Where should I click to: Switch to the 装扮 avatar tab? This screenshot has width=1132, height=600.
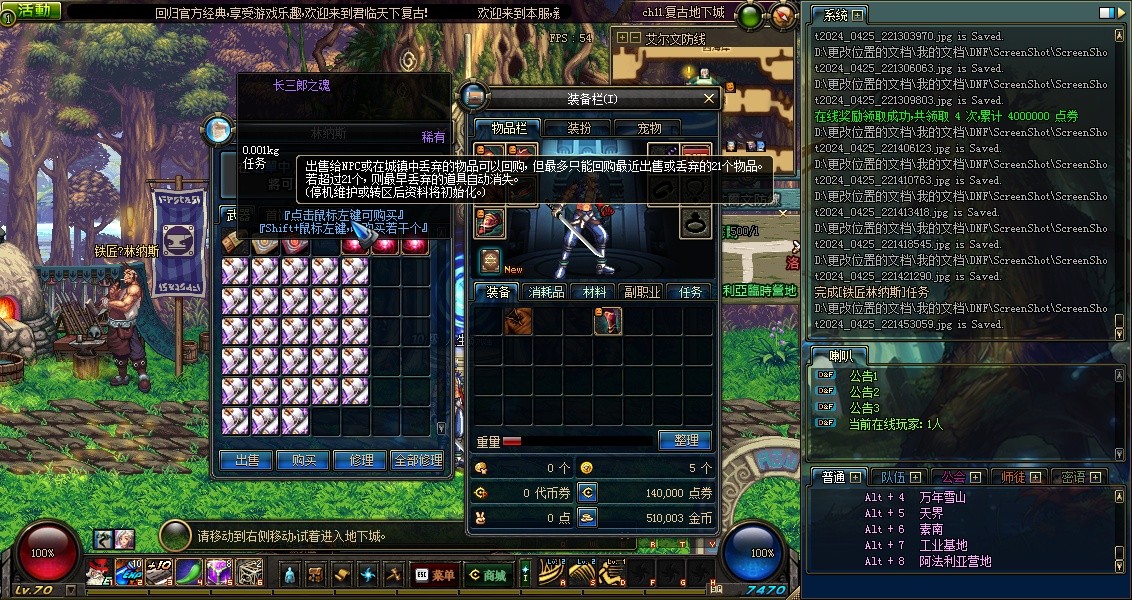click(x=579, y=128)
